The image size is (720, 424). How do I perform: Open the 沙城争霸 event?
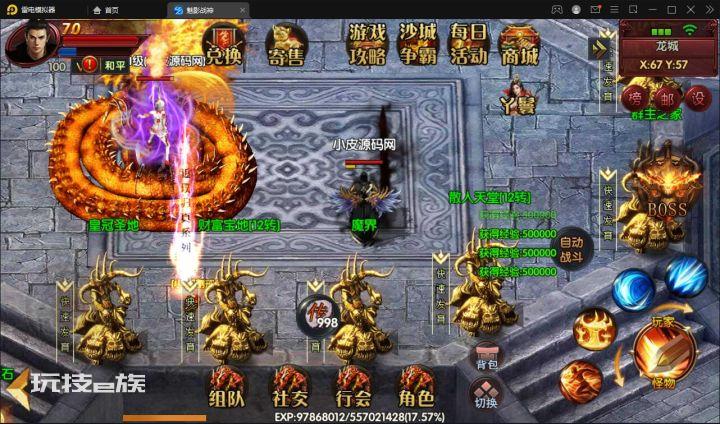(417, 44)
